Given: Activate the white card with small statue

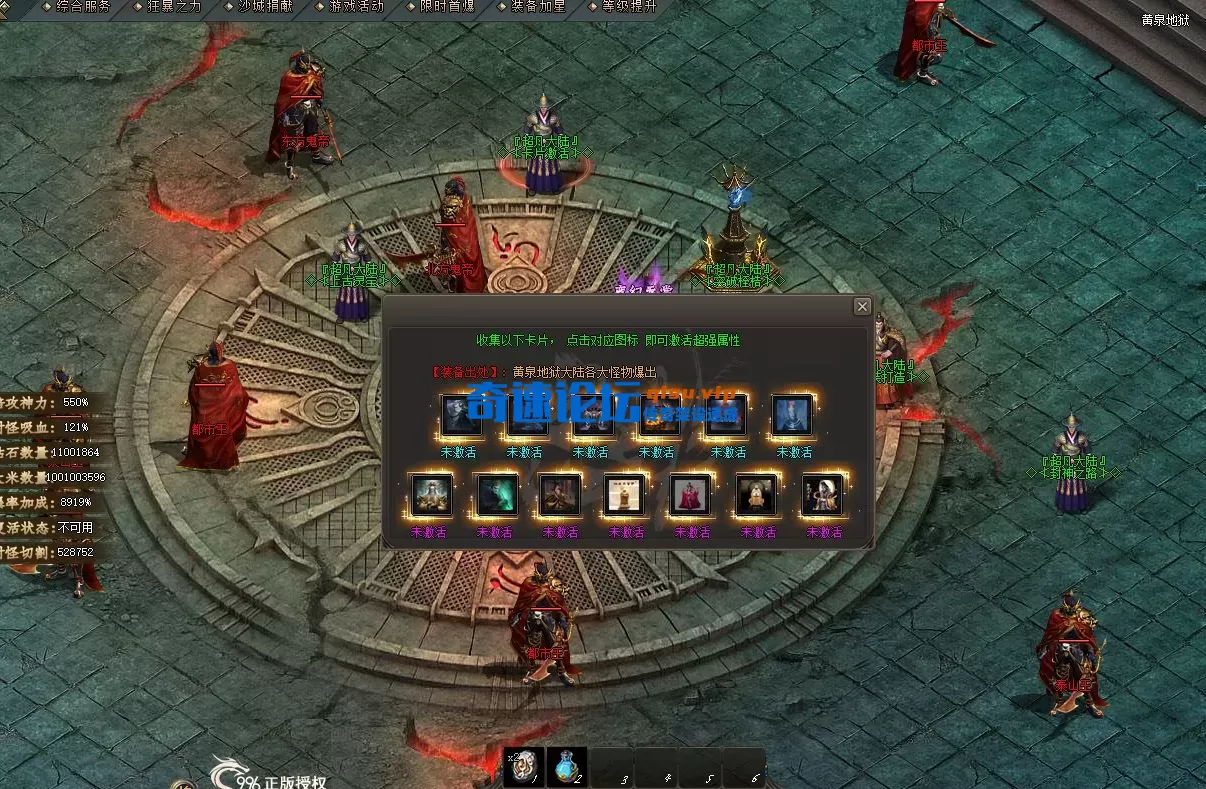Looking at the screenshot, I should pos(625,494).
